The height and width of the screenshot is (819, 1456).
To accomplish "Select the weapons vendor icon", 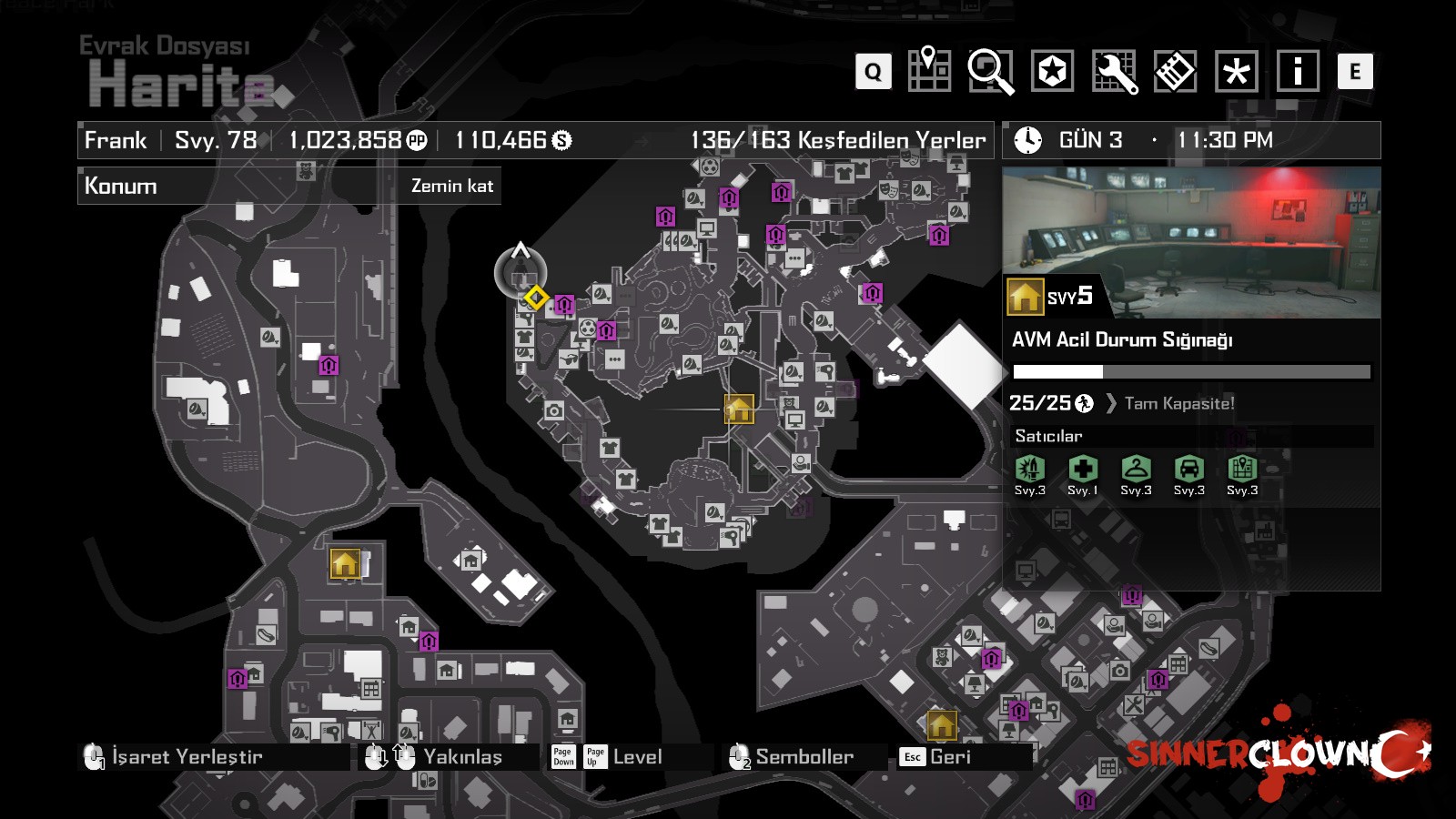I will (x=1029, y=470).
